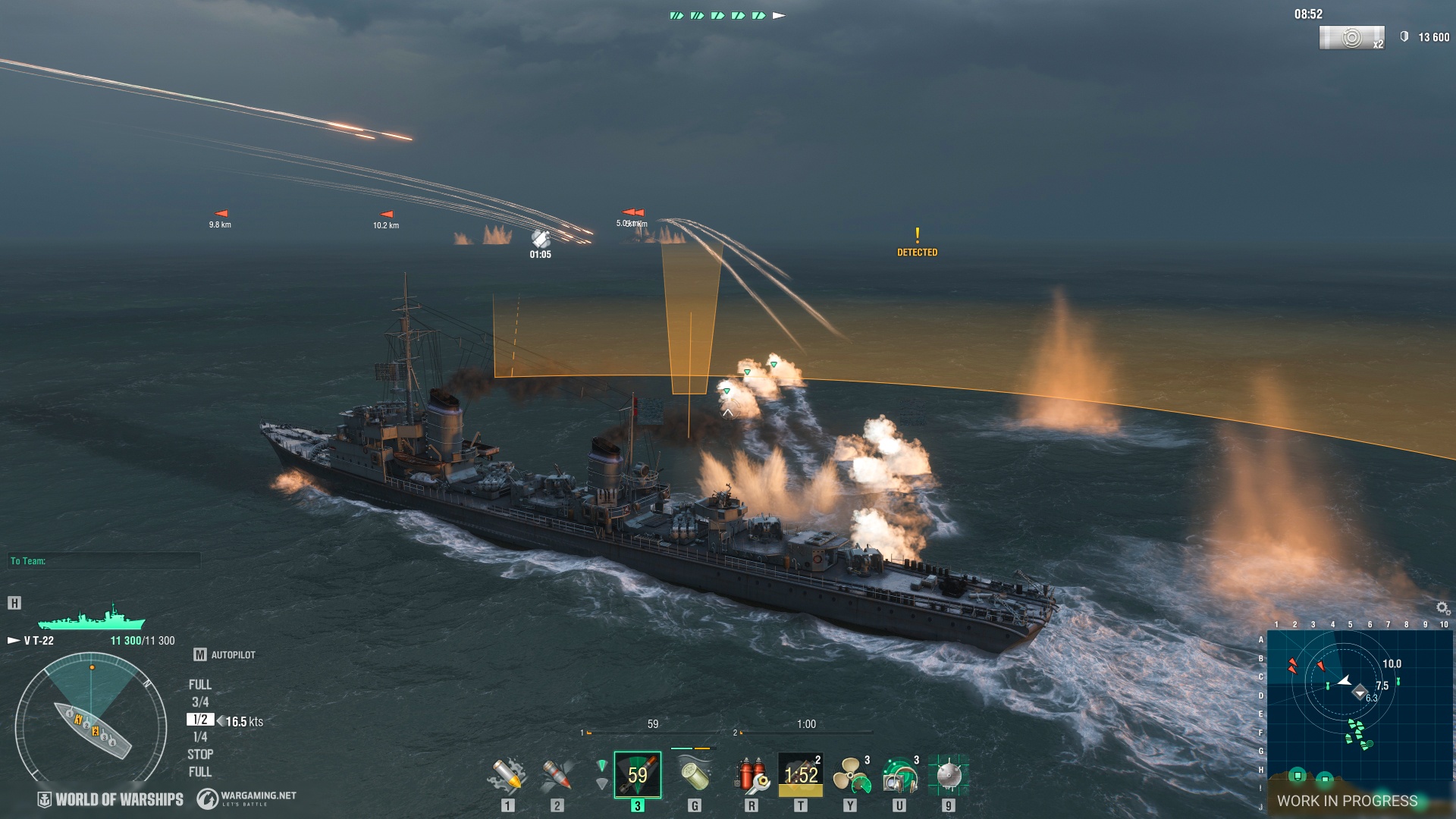The image size is (1456, 819).
Task: Click the World of Warships anchor logo
Action: tap(43, 798)
